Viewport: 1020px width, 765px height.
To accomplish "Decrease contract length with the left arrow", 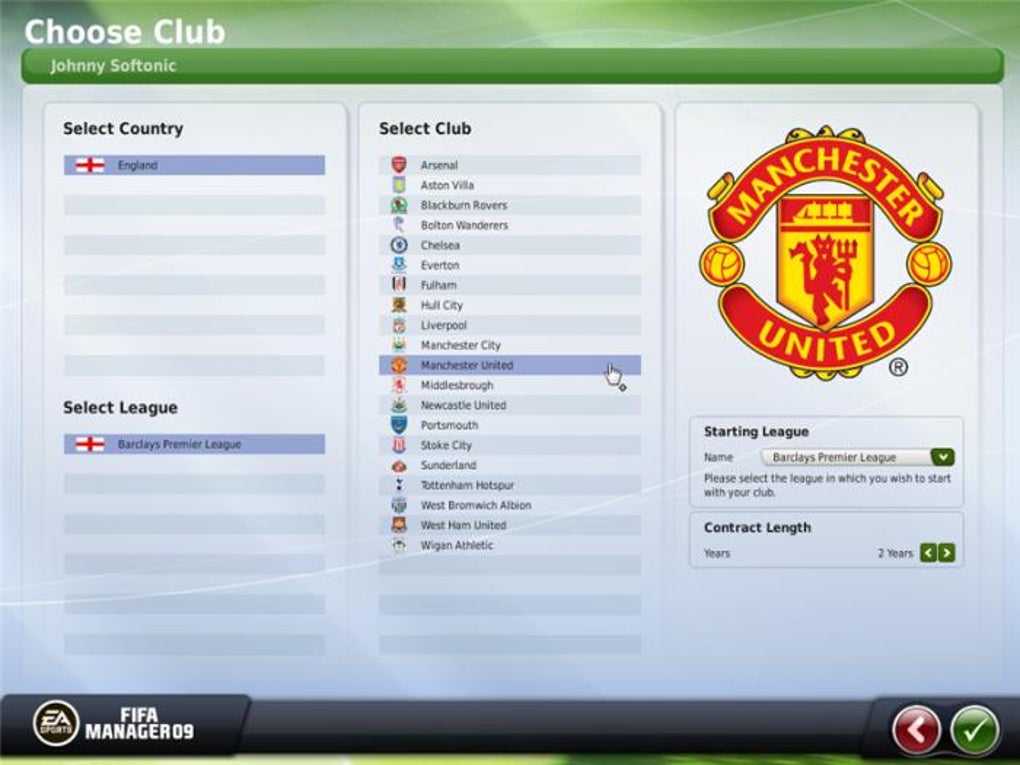I will tap(928, 553).
